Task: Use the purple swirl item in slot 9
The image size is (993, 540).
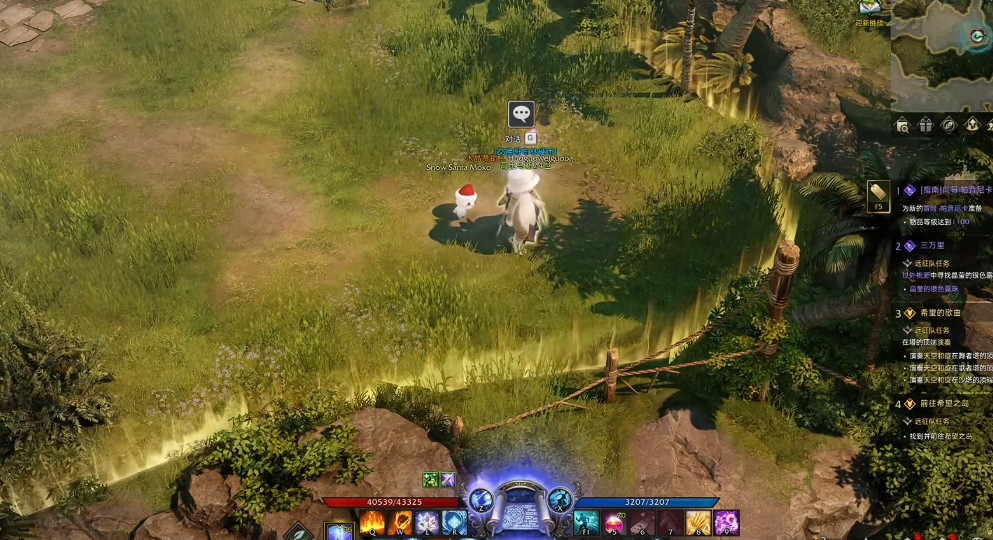Action: (726, 522)
